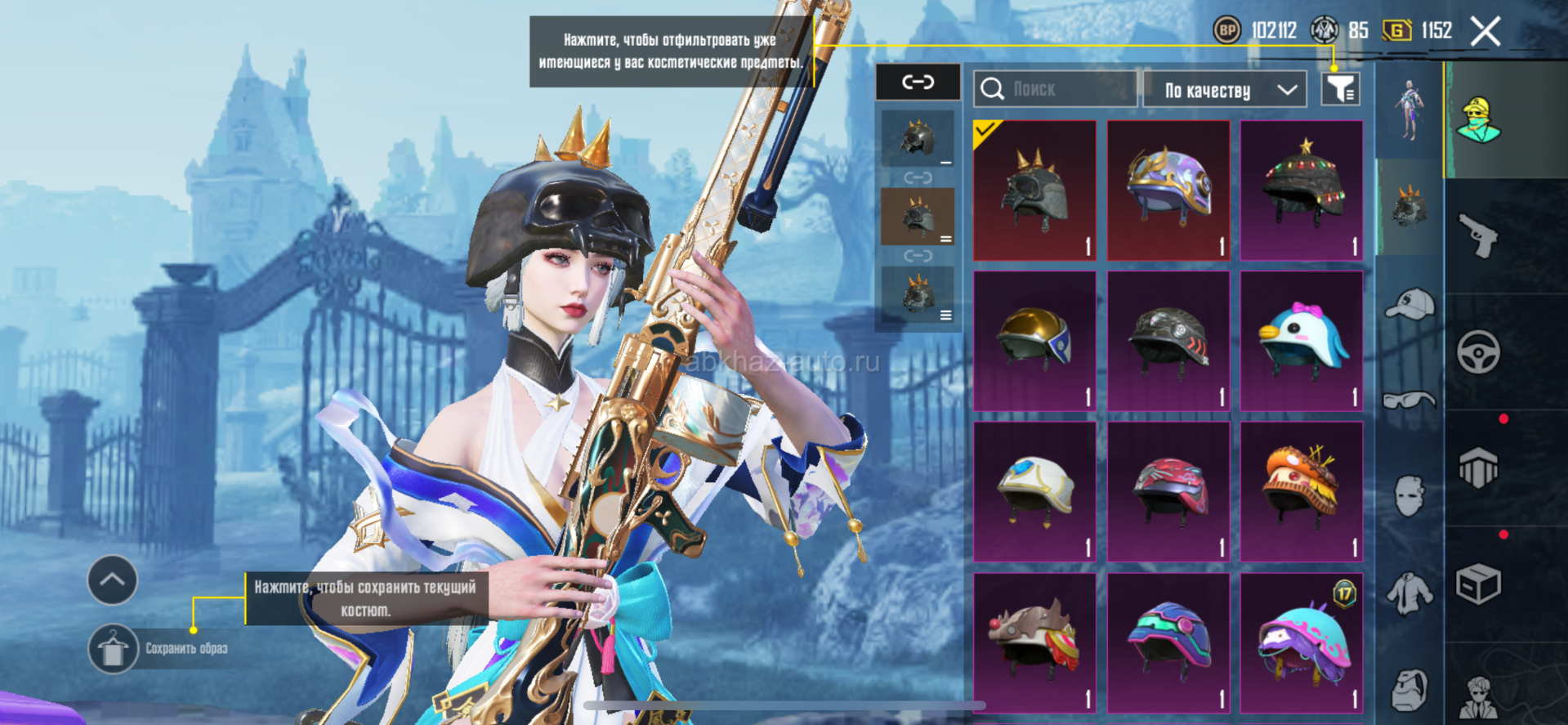This screenshot has height=725, width=1568.
Task: Select the white helmet with blue gem
Action: pyautogui.click(x=1034, y=491)
